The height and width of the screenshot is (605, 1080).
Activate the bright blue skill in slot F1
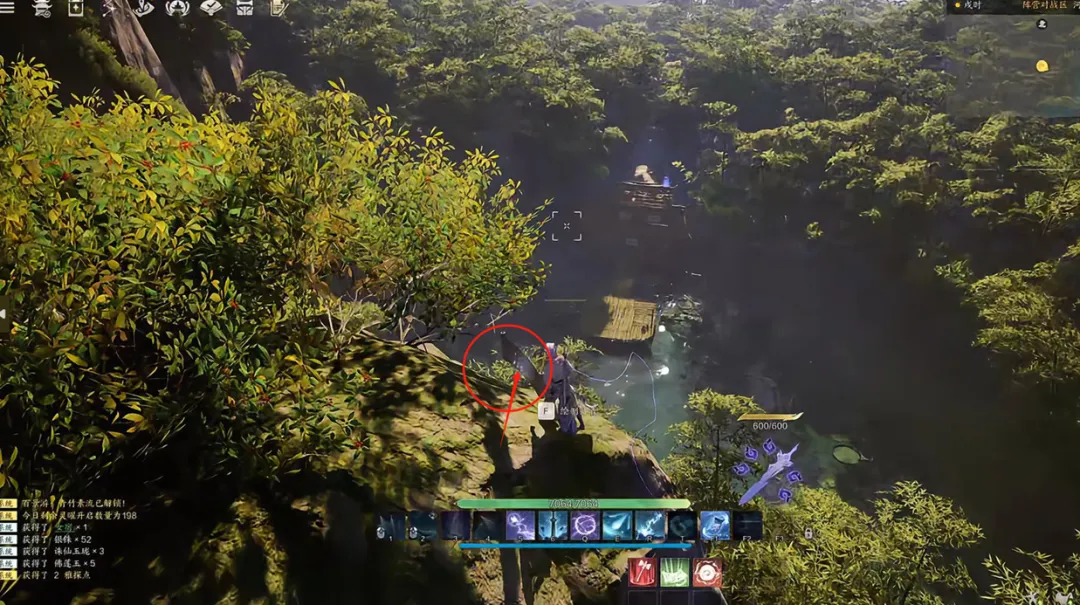(715, 526)
